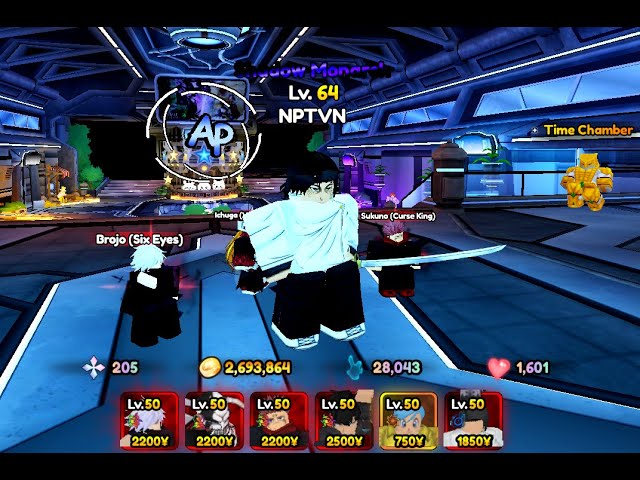This screenshot has height=480, width=640.
Task: Select the white-haired 2200¥ unit slot
Action: coord(149,421)
